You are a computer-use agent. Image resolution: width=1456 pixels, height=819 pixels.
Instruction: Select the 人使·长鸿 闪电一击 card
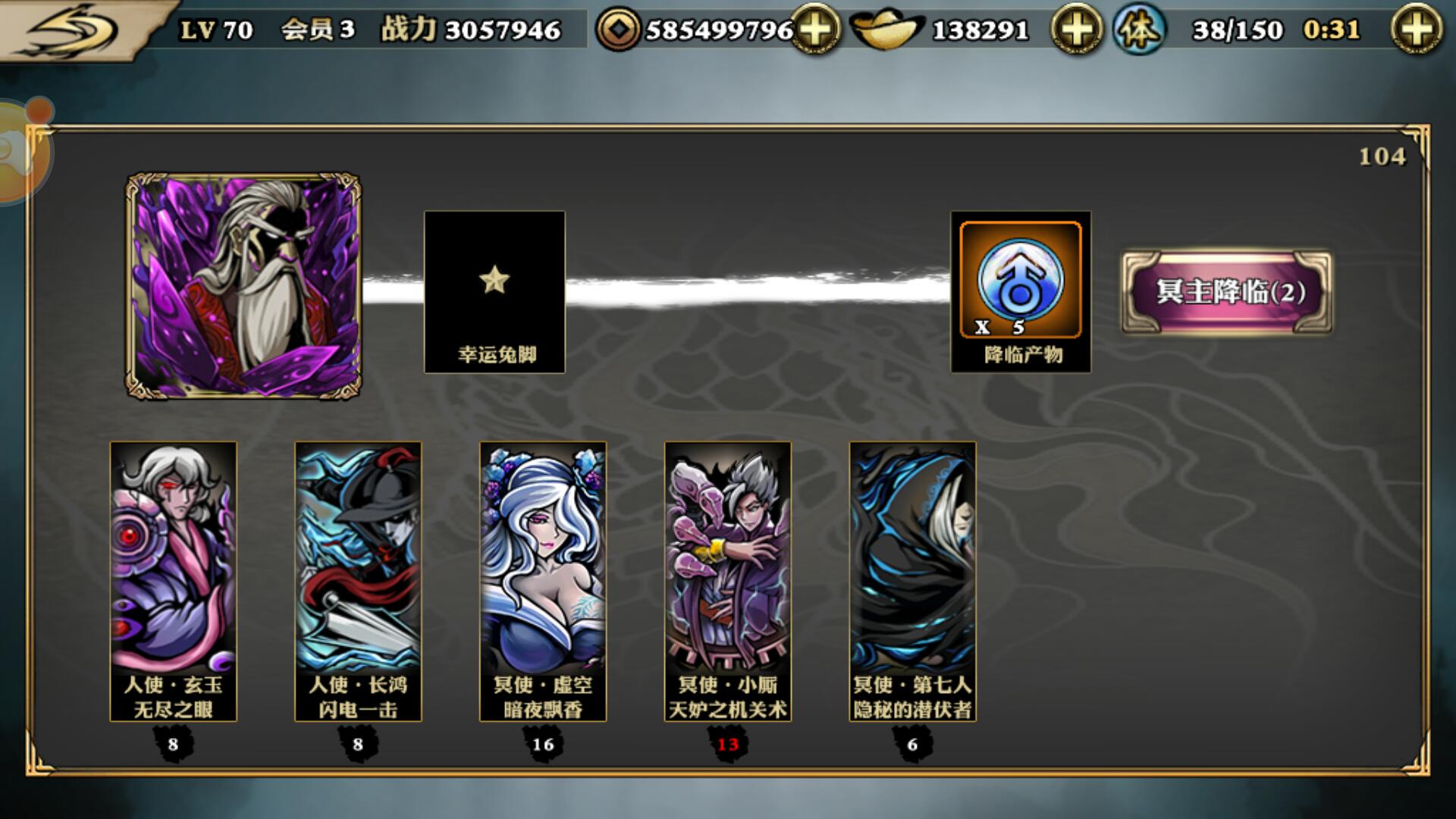coord(358,581)
